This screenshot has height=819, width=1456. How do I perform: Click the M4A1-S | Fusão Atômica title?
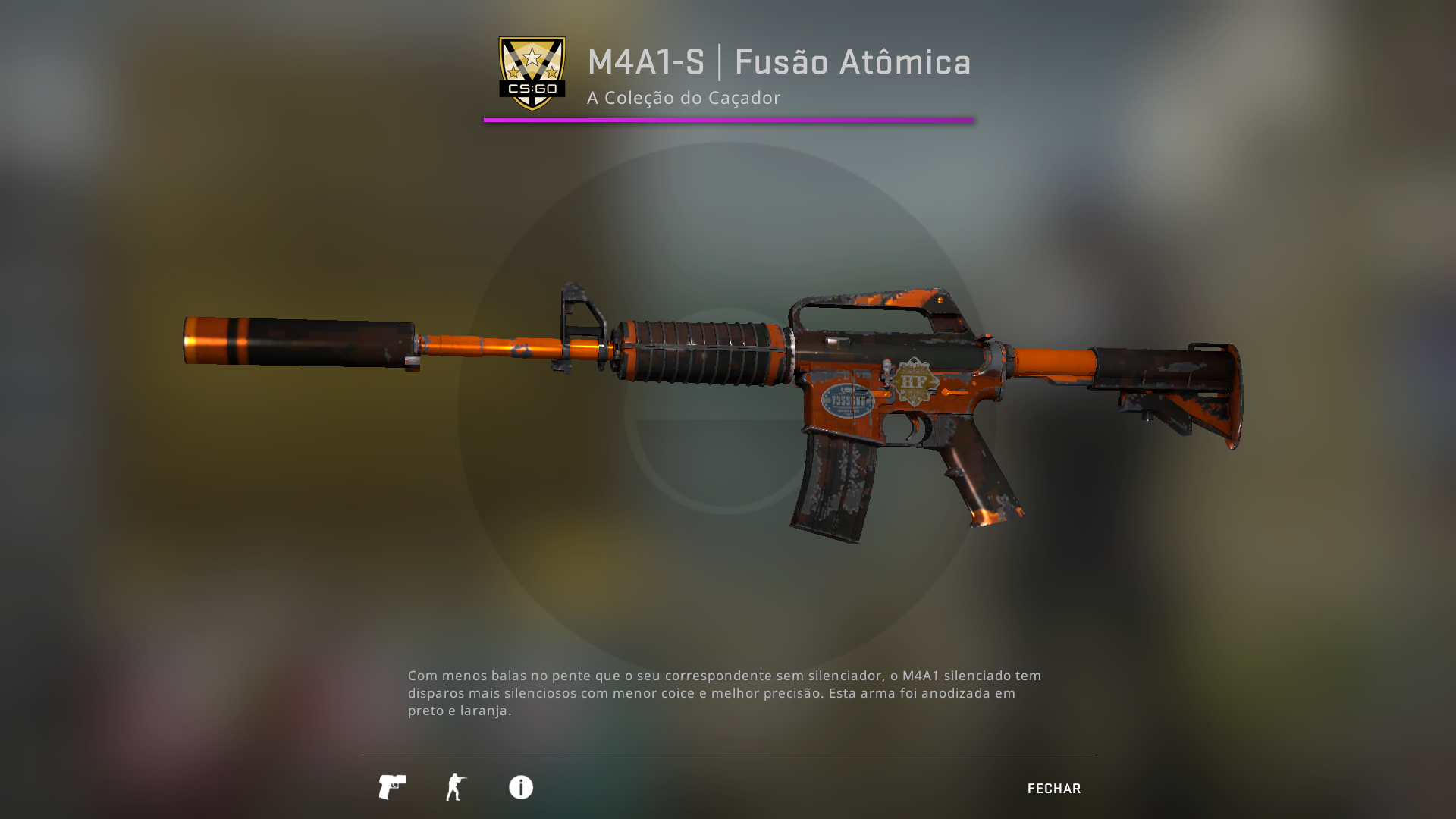click(780, 62)
